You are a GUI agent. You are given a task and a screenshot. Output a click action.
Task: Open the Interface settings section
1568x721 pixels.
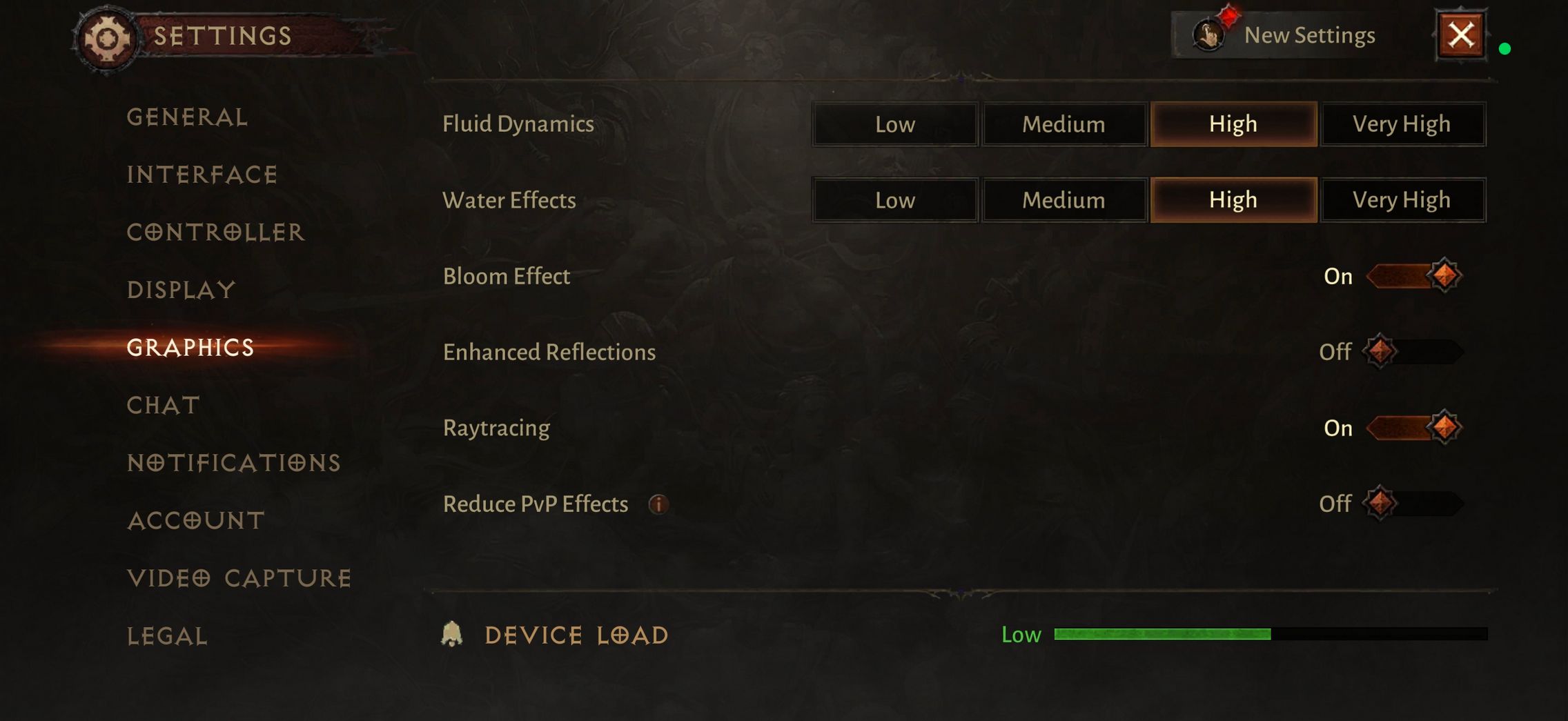tap(202, 175)
